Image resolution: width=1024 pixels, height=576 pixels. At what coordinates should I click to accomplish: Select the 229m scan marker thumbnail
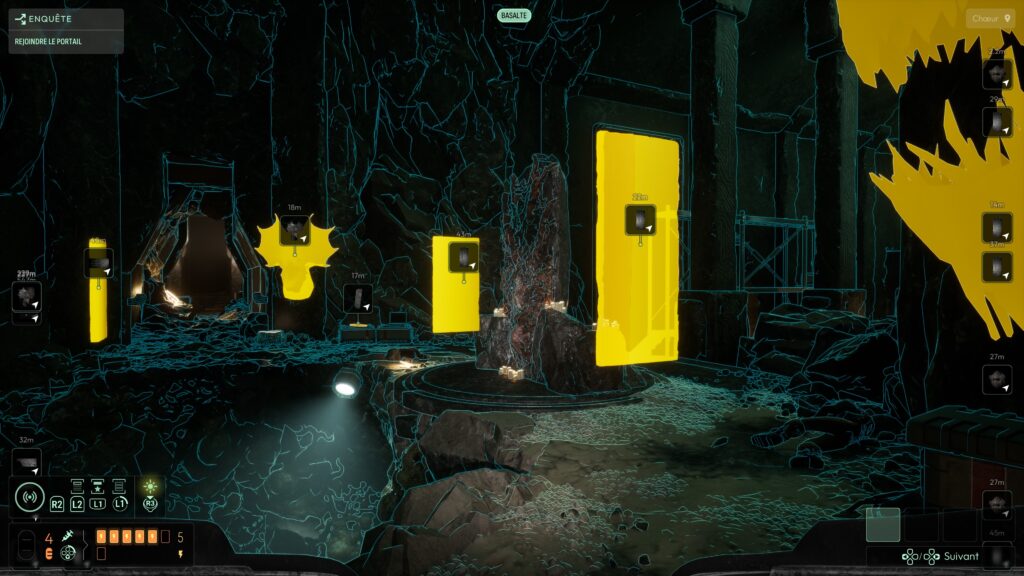click(27, 296)
